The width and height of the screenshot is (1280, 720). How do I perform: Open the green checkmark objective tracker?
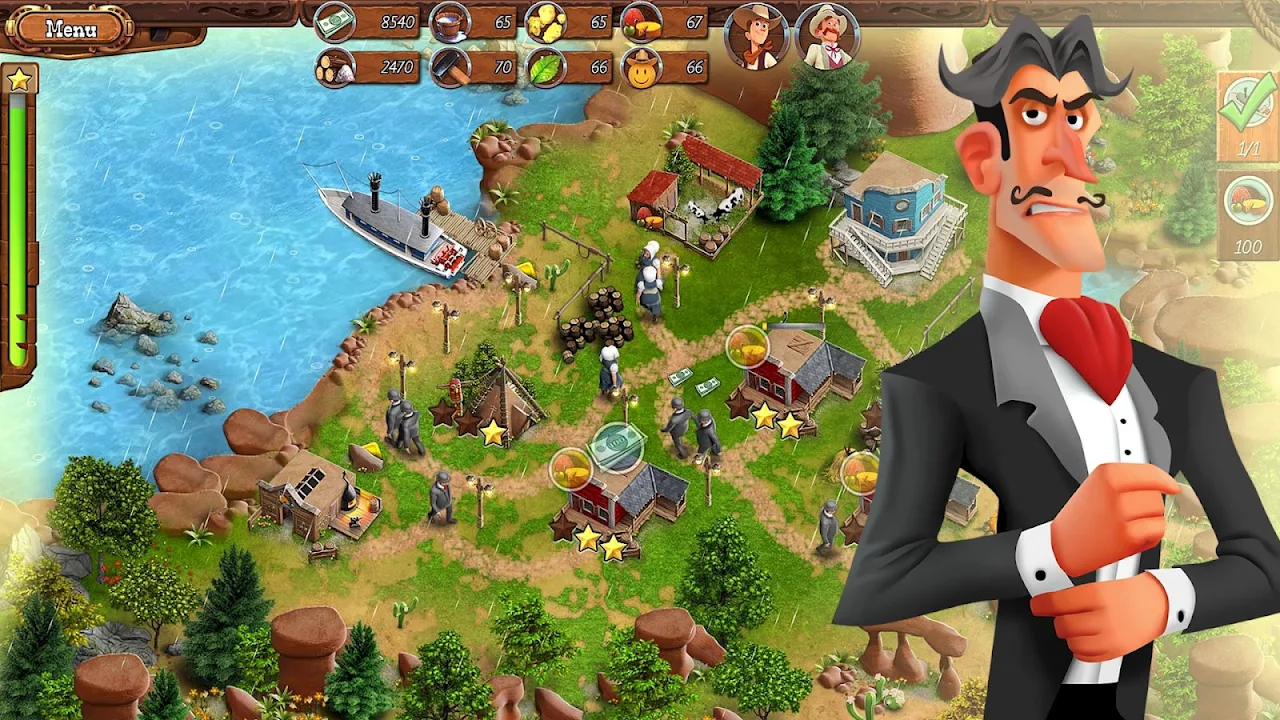click(1248, 113)
